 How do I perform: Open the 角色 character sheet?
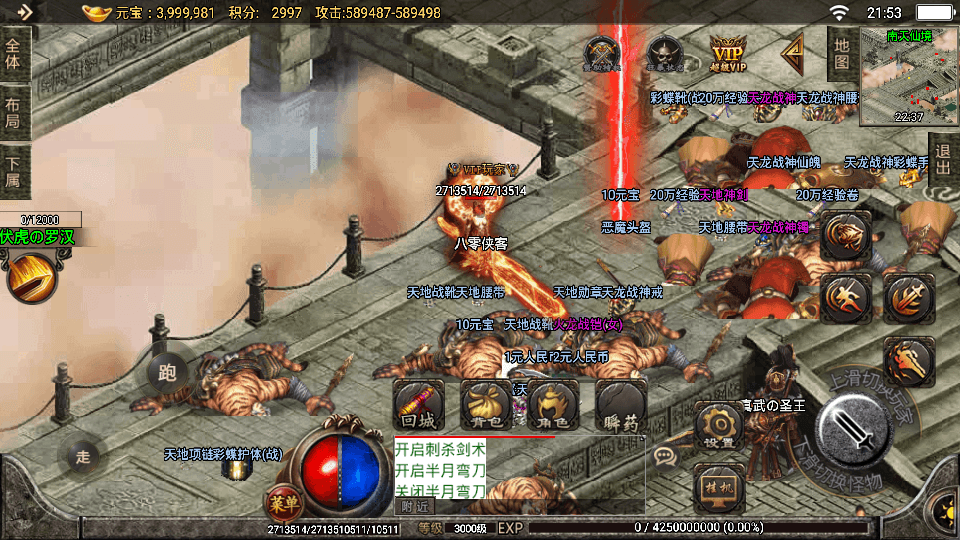coord(553,405)
